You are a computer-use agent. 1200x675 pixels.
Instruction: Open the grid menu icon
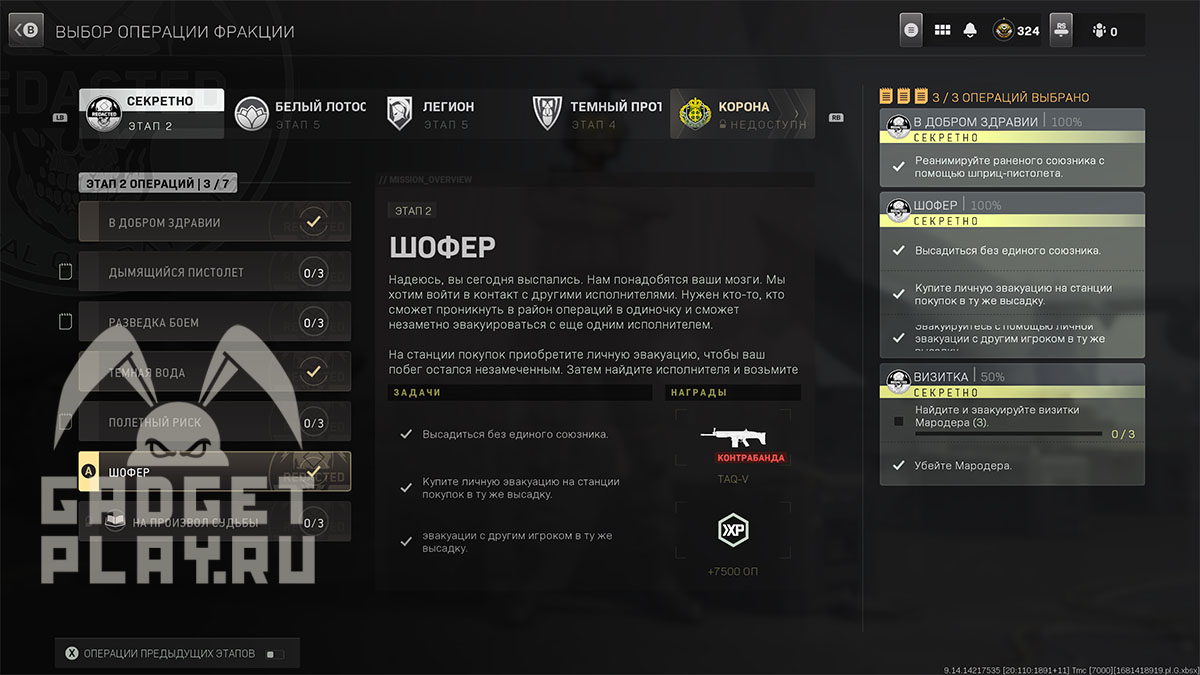point(942,30)
